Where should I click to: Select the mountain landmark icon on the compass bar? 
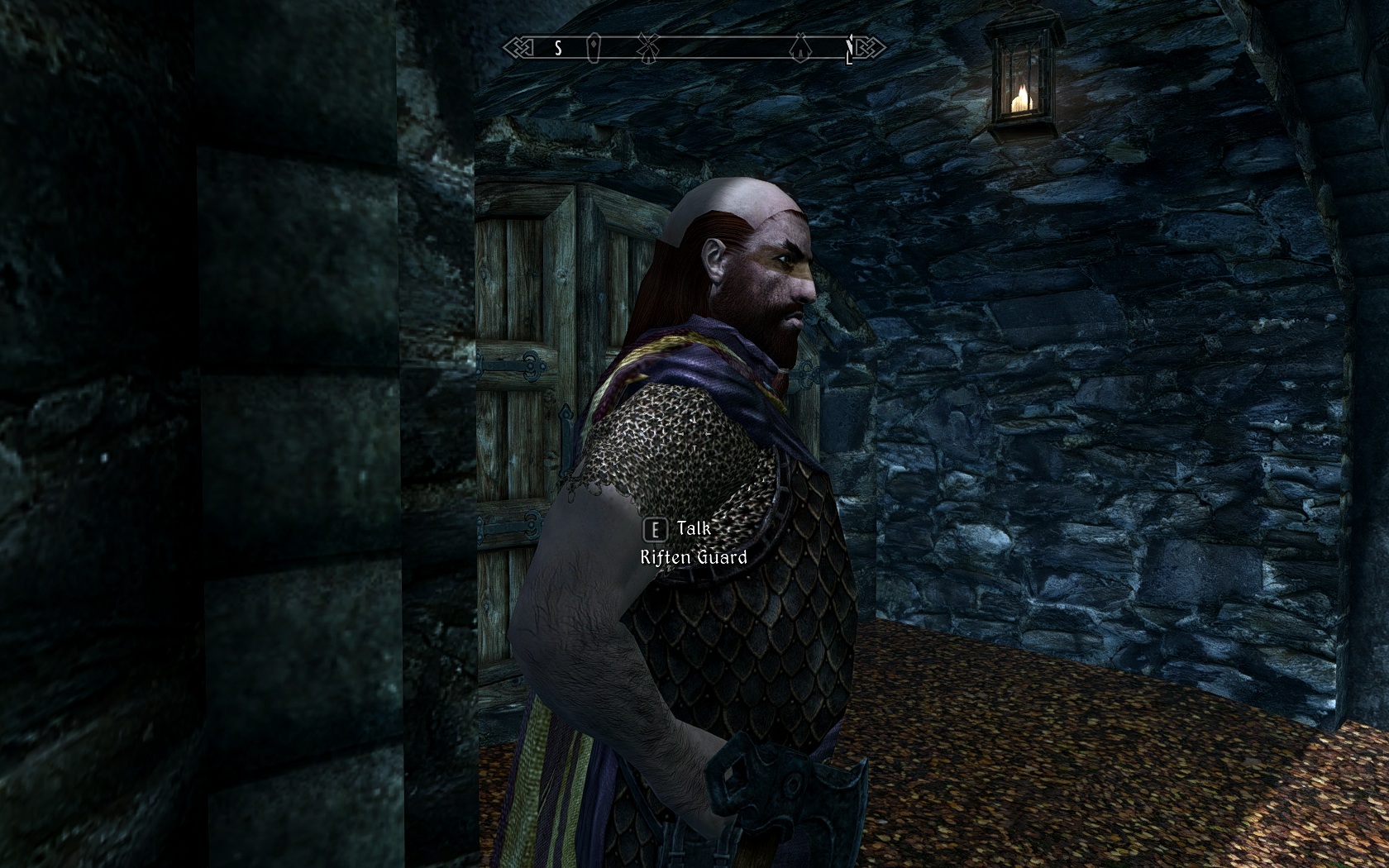(x=800, y=45)
